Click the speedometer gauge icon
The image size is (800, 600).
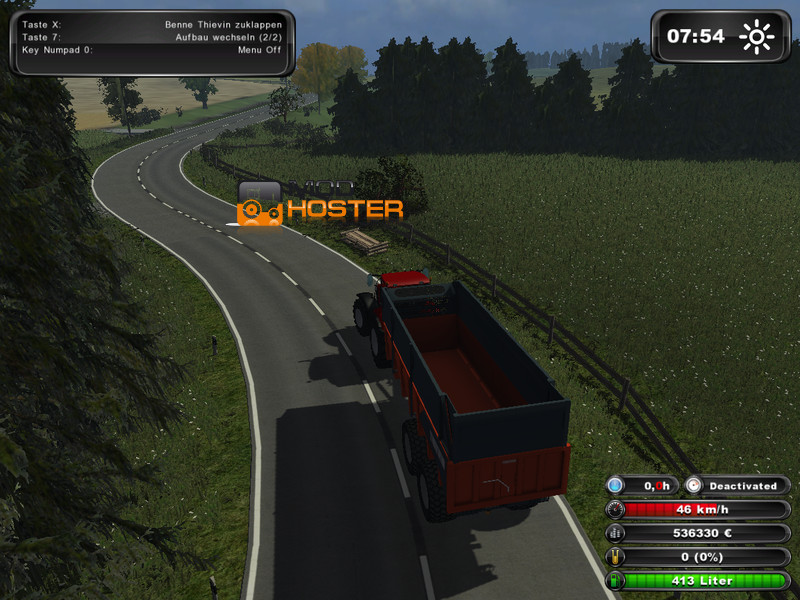click(616, 509)
